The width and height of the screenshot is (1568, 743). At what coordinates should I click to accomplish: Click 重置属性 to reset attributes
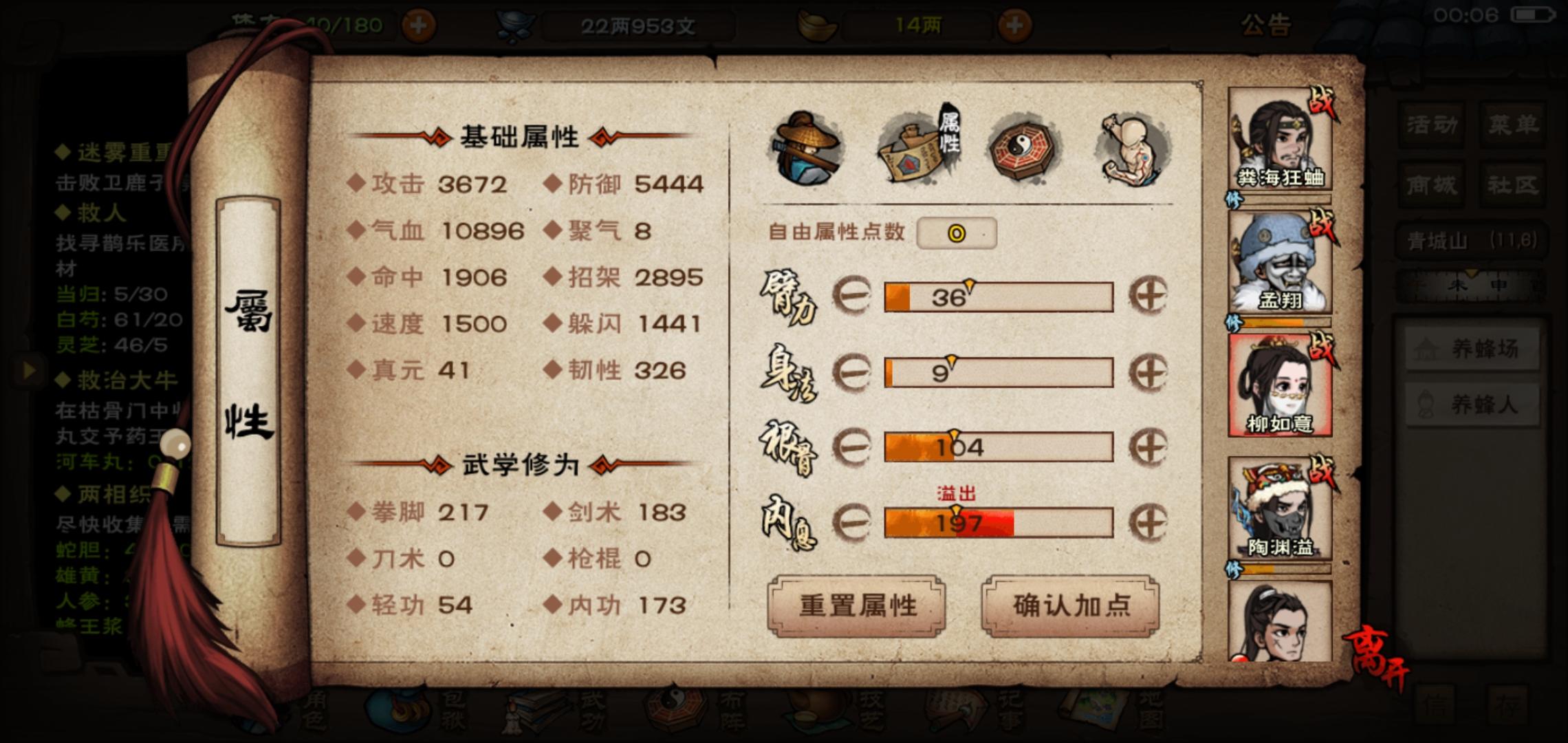(x=858, y=607)
